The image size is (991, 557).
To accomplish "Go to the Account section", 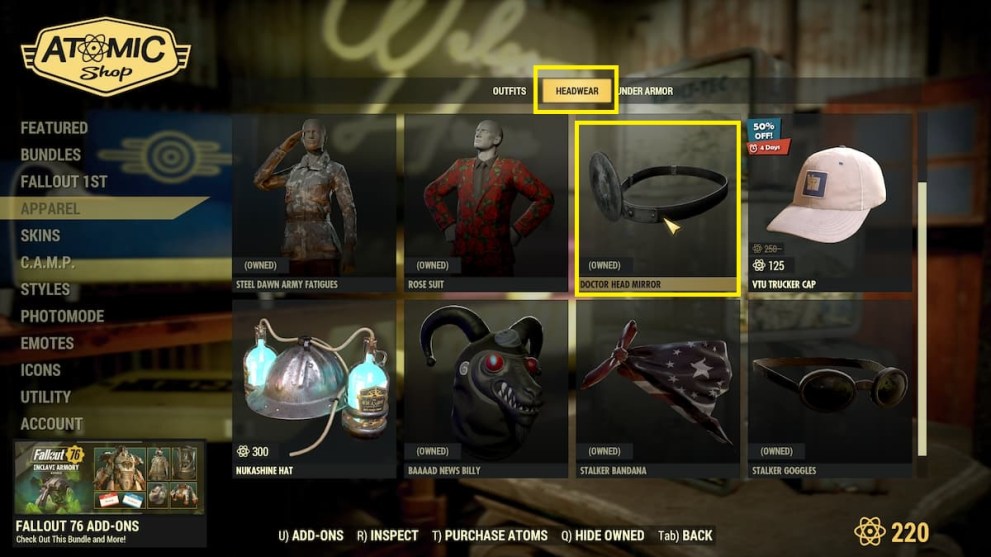I will (52, 424).
